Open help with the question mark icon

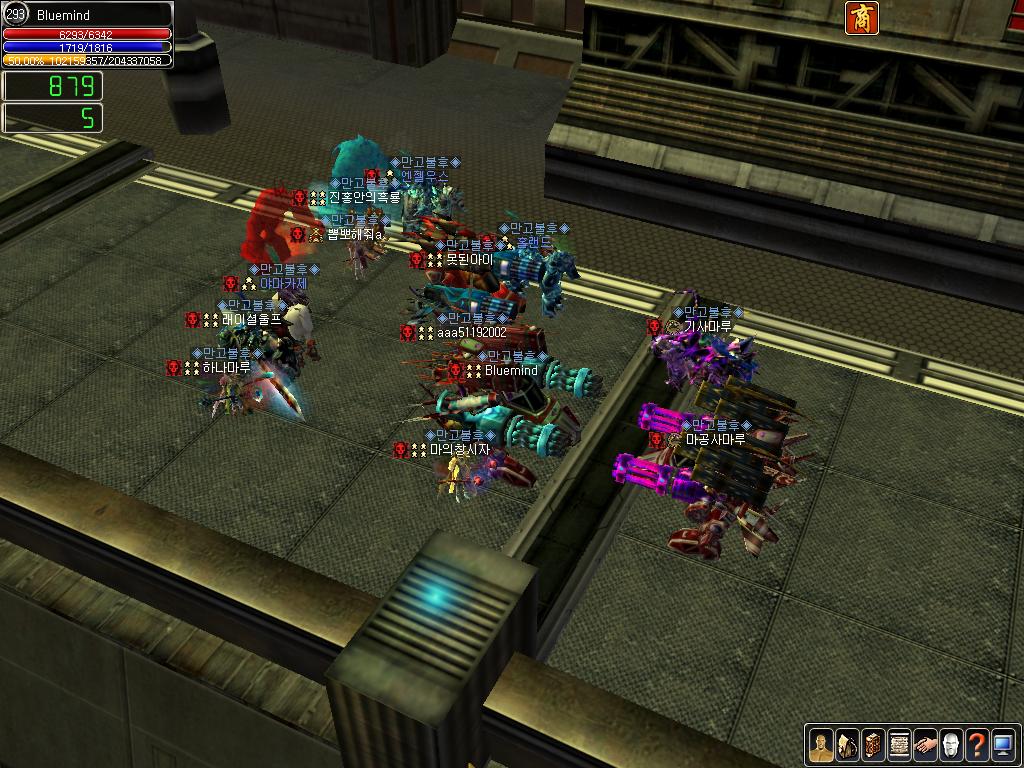977,745
